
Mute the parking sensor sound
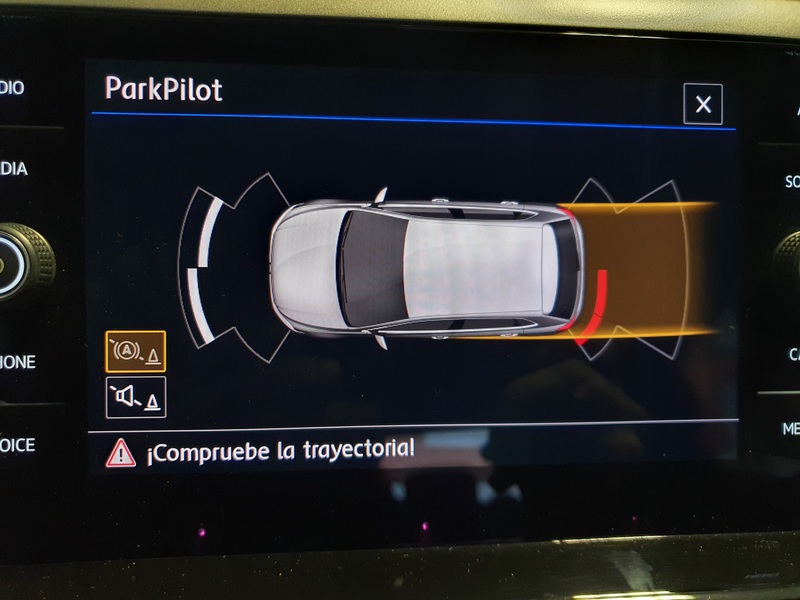[x=136, y=397]
